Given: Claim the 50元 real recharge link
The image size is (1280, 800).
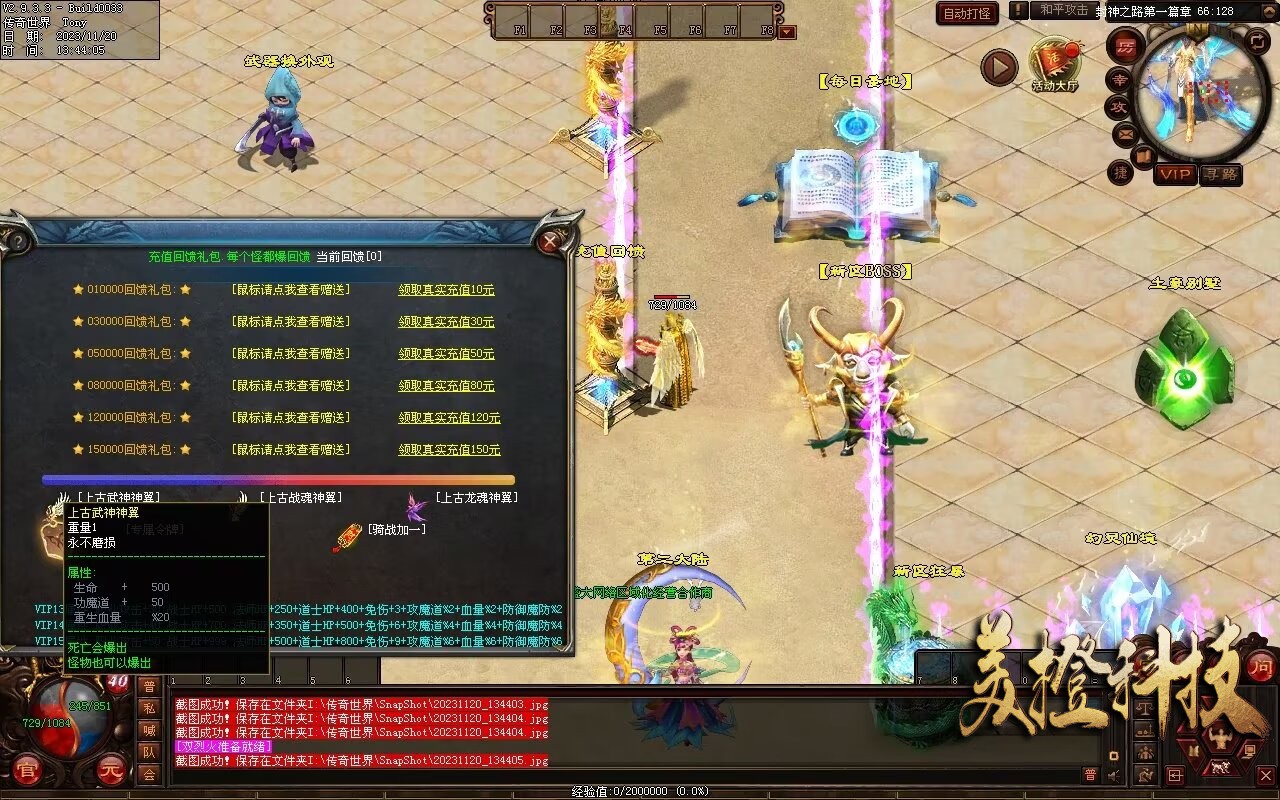Looking at the screenshot, I should pyautogui.click(x=446, y=354).
